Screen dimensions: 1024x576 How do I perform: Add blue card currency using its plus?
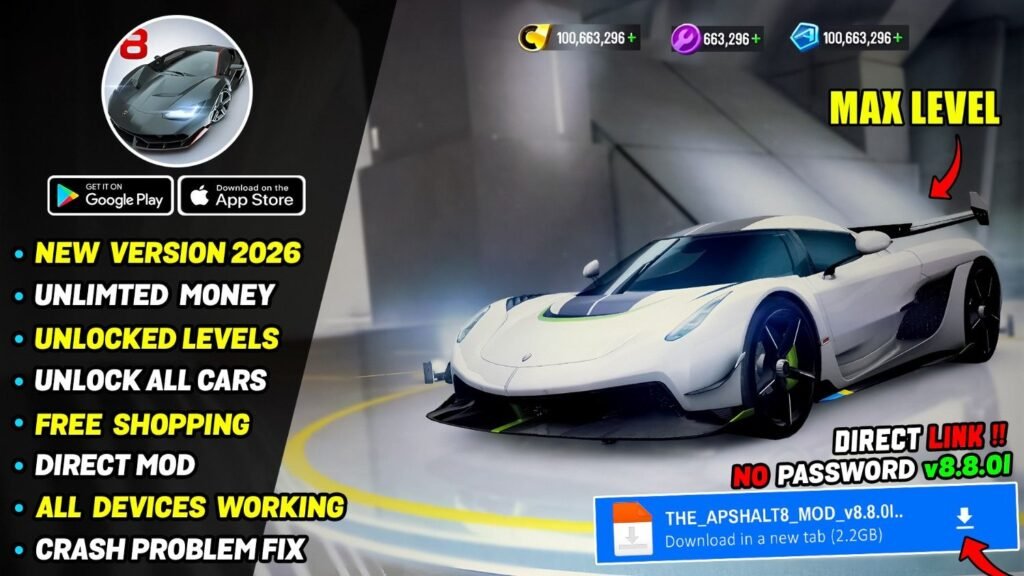tap(899, 39)
